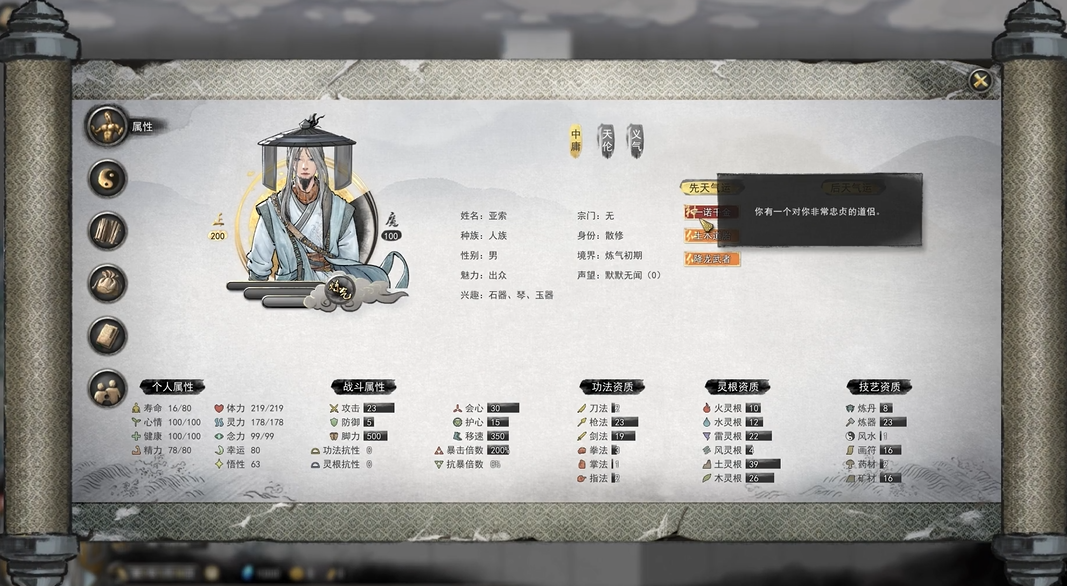Switch to the book icon tab
Viewport: 1067px width, 586px height.
(108, 336)
